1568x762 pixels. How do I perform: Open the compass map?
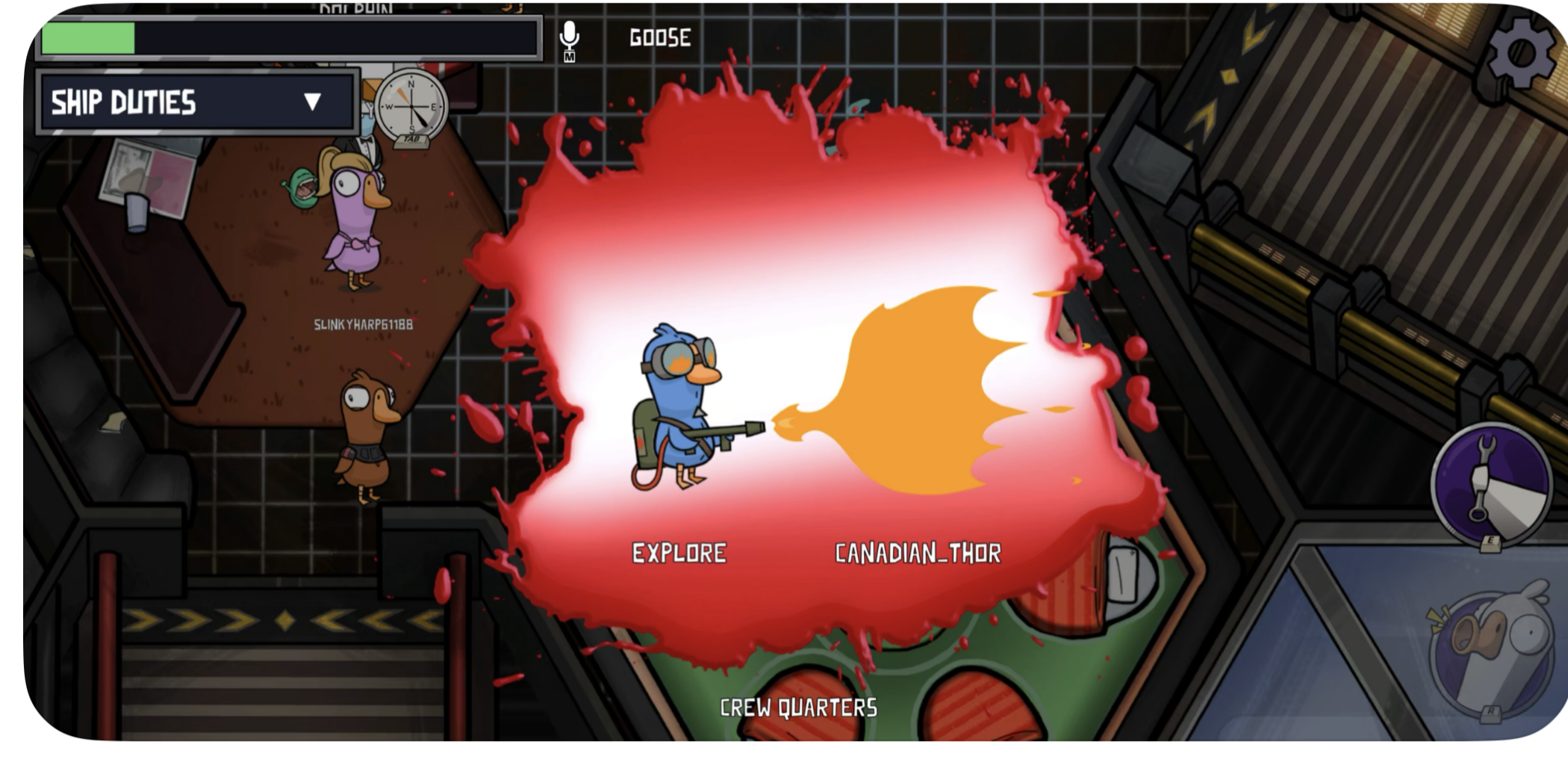(x=410, y=107)
